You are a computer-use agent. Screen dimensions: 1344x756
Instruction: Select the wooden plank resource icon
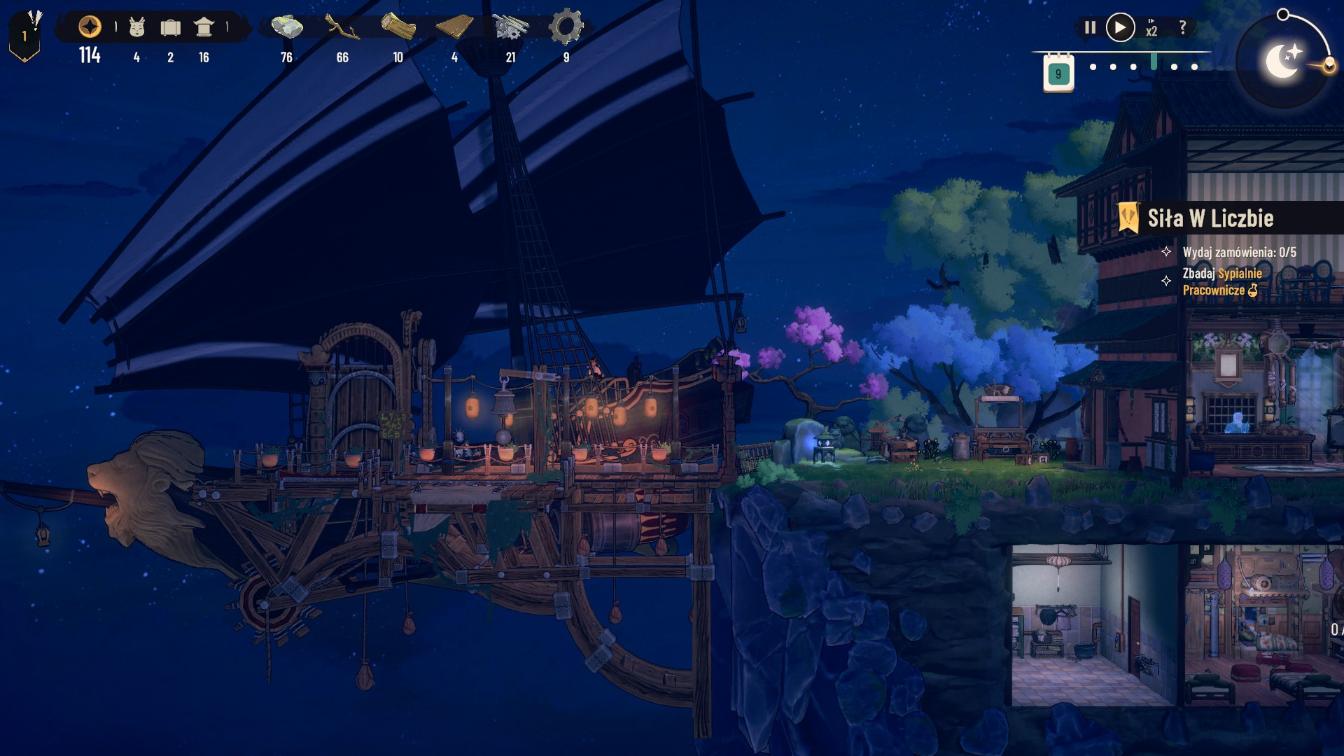click(454, 27)
